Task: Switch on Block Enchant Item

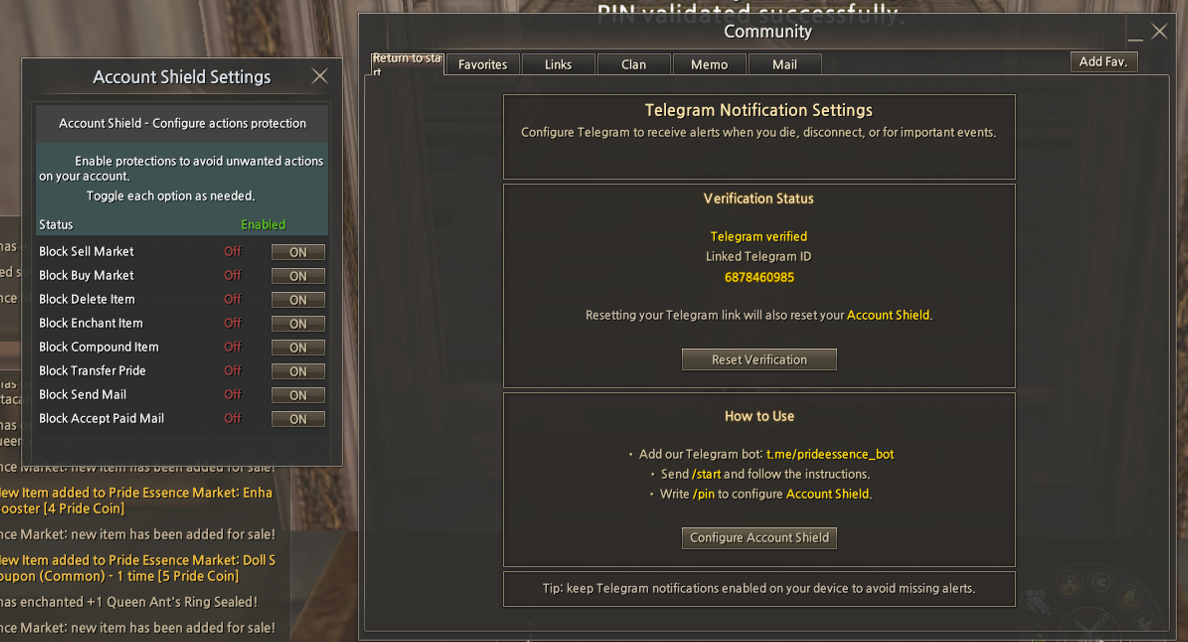Action: pos(298,324)
